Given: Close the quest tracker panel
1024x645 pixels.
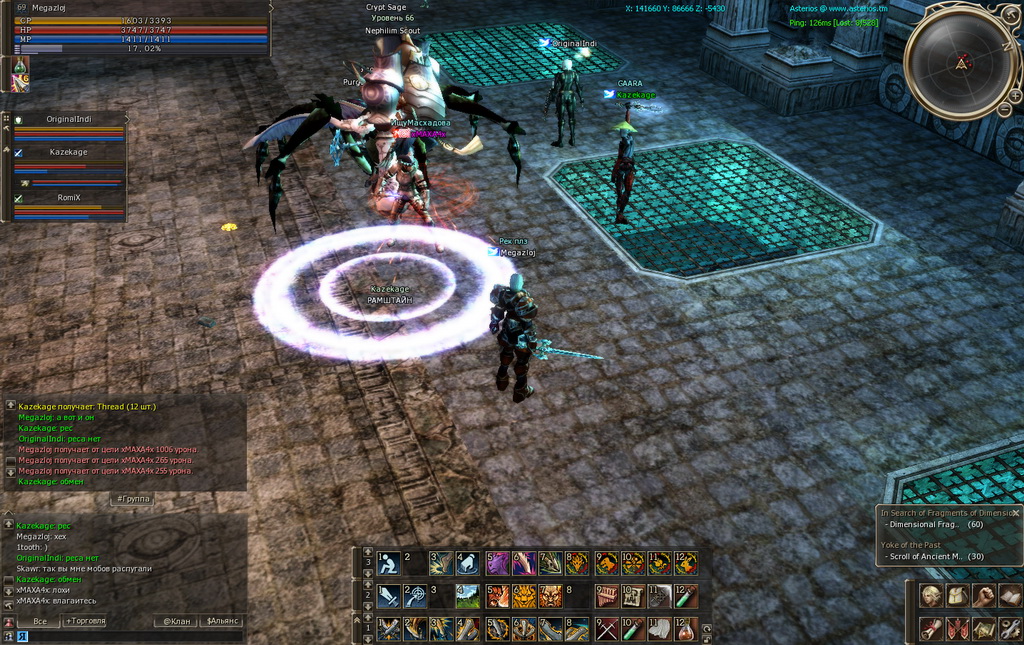Looking at the screenshot, I should coord(1015,513).
